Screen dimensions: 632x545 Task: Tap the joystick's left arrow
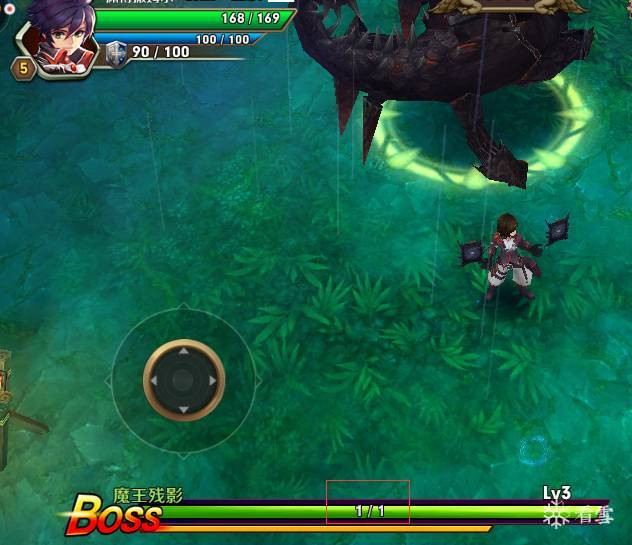(x=155, y=381)
